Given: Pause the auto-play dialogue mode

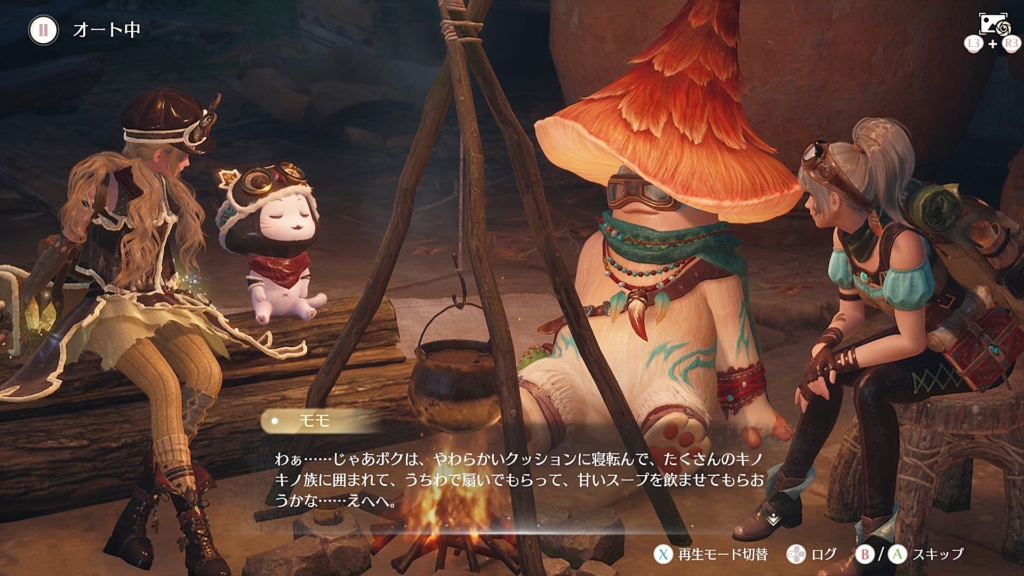Looking at the screenshot, I should (42, 29).
